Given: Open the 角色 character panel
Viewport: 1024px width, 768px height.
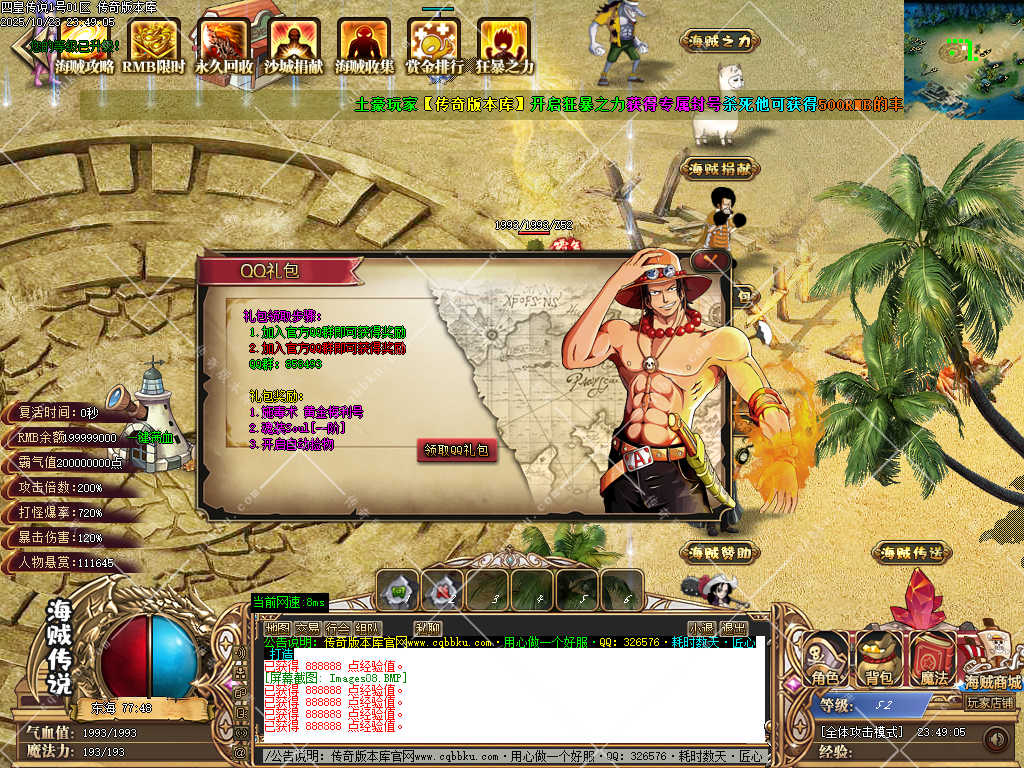Looking at the screenshot, I should [826, 660].
